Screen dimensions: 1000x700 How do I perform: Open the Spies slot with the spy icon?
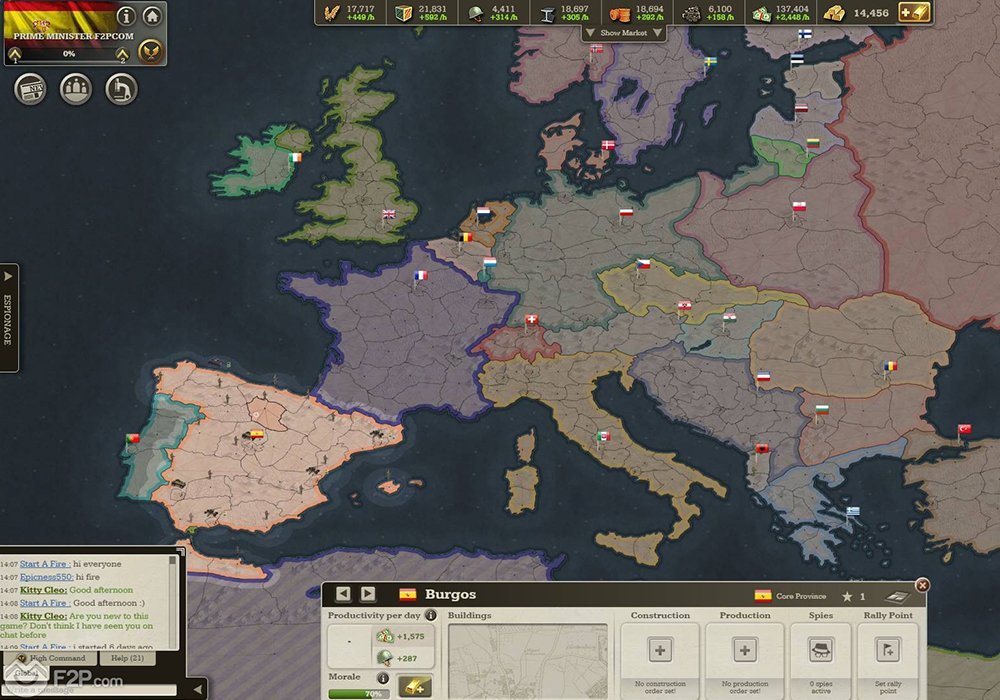821,650
